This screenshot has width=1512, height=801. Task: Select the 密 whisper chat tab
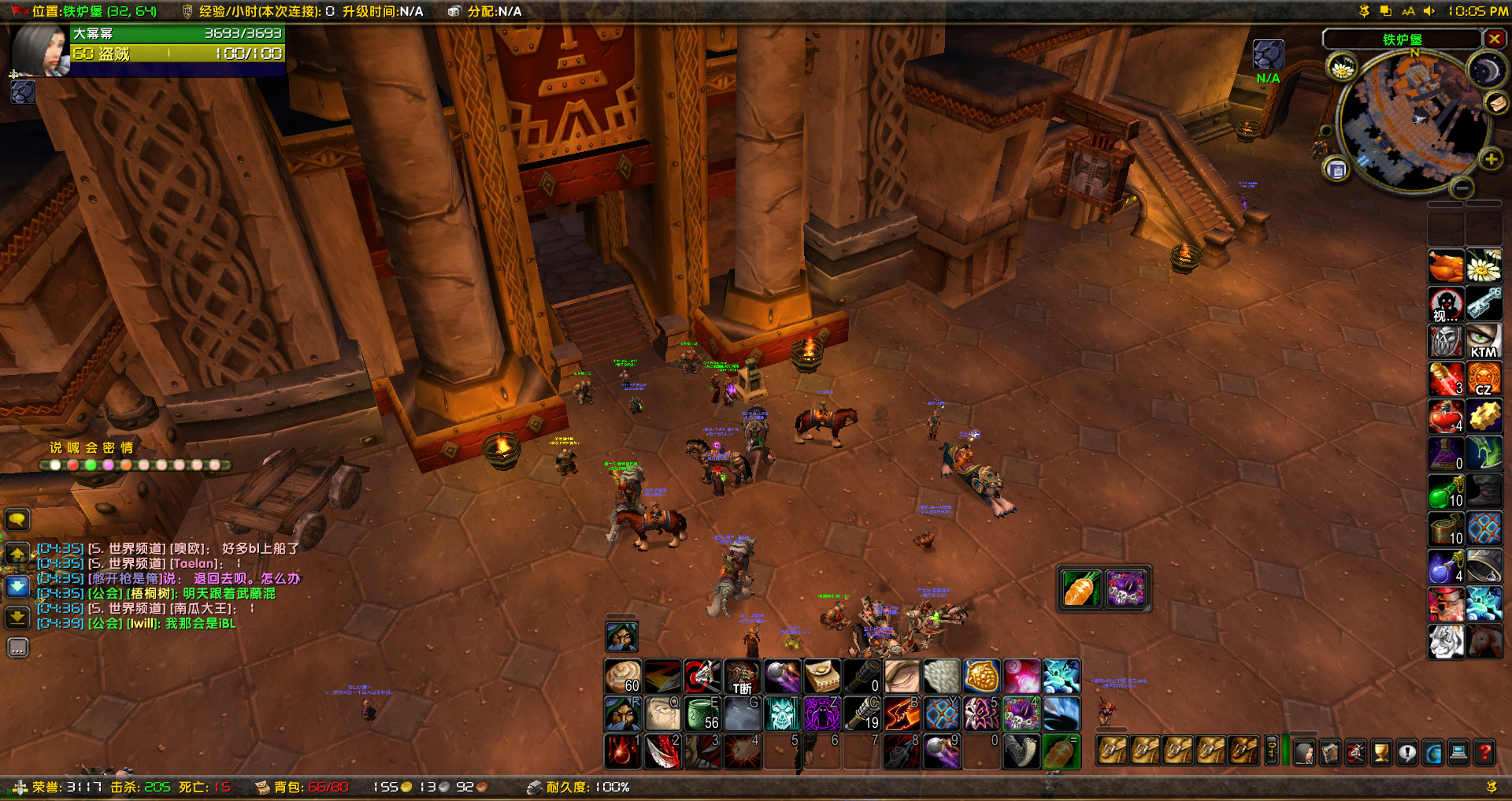[x=108, y=448]
